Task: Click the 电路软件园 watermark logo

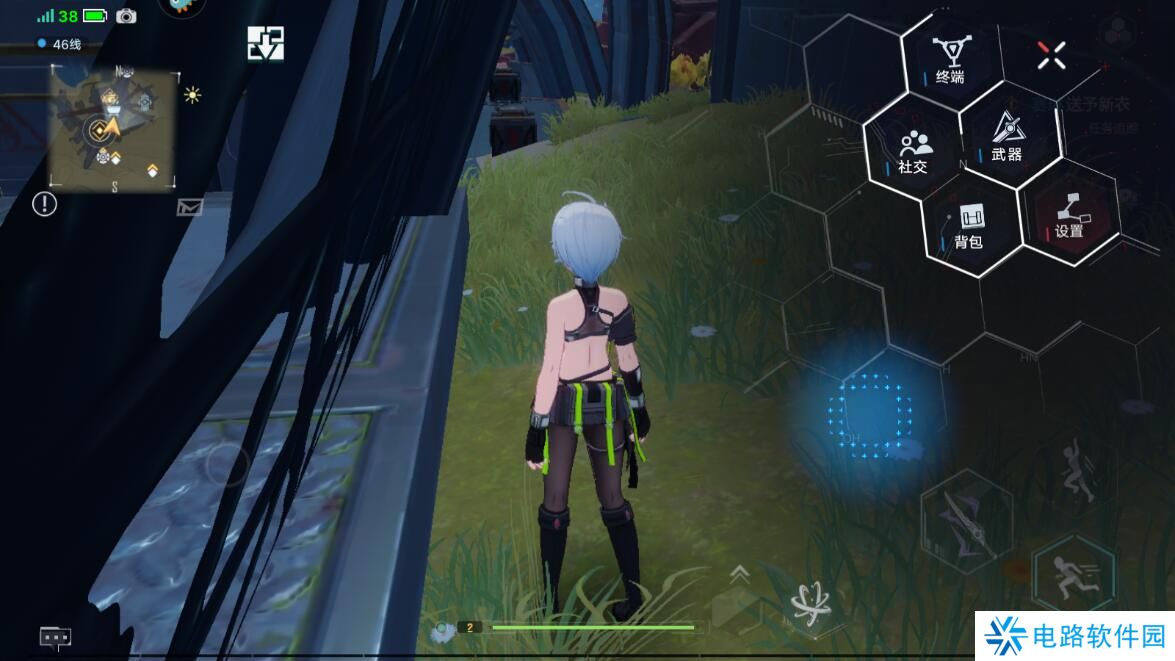Action: pos(1075,636)
